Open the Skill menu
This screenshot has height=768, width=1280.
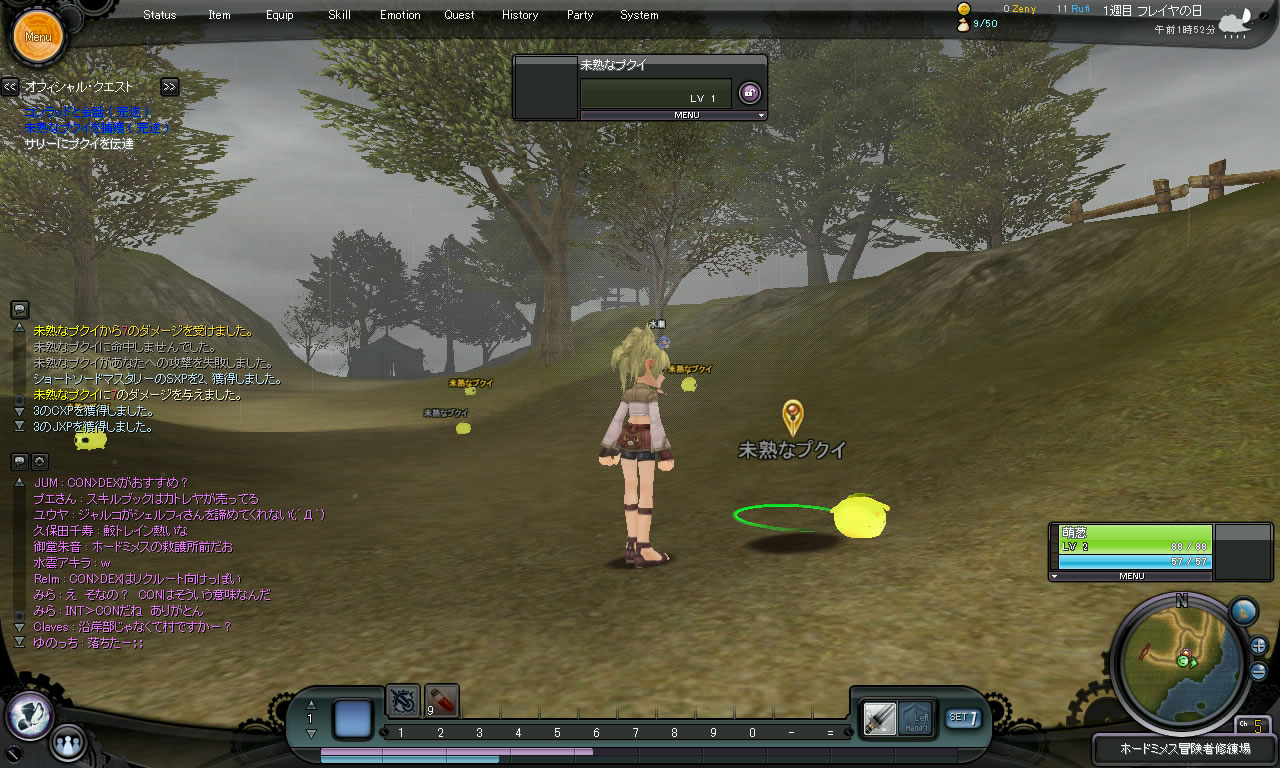(x=339, y=15)
